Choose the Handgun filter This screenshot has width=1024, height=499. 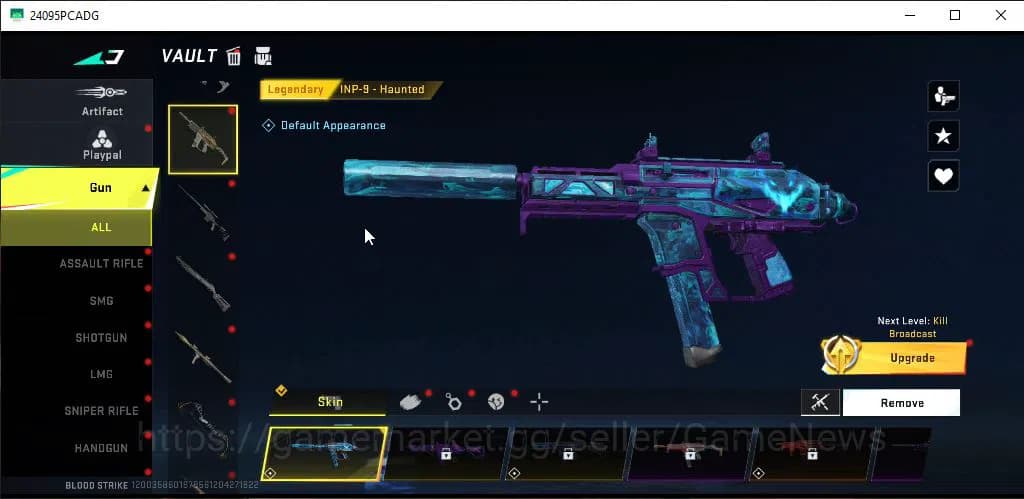click(101, 449)
